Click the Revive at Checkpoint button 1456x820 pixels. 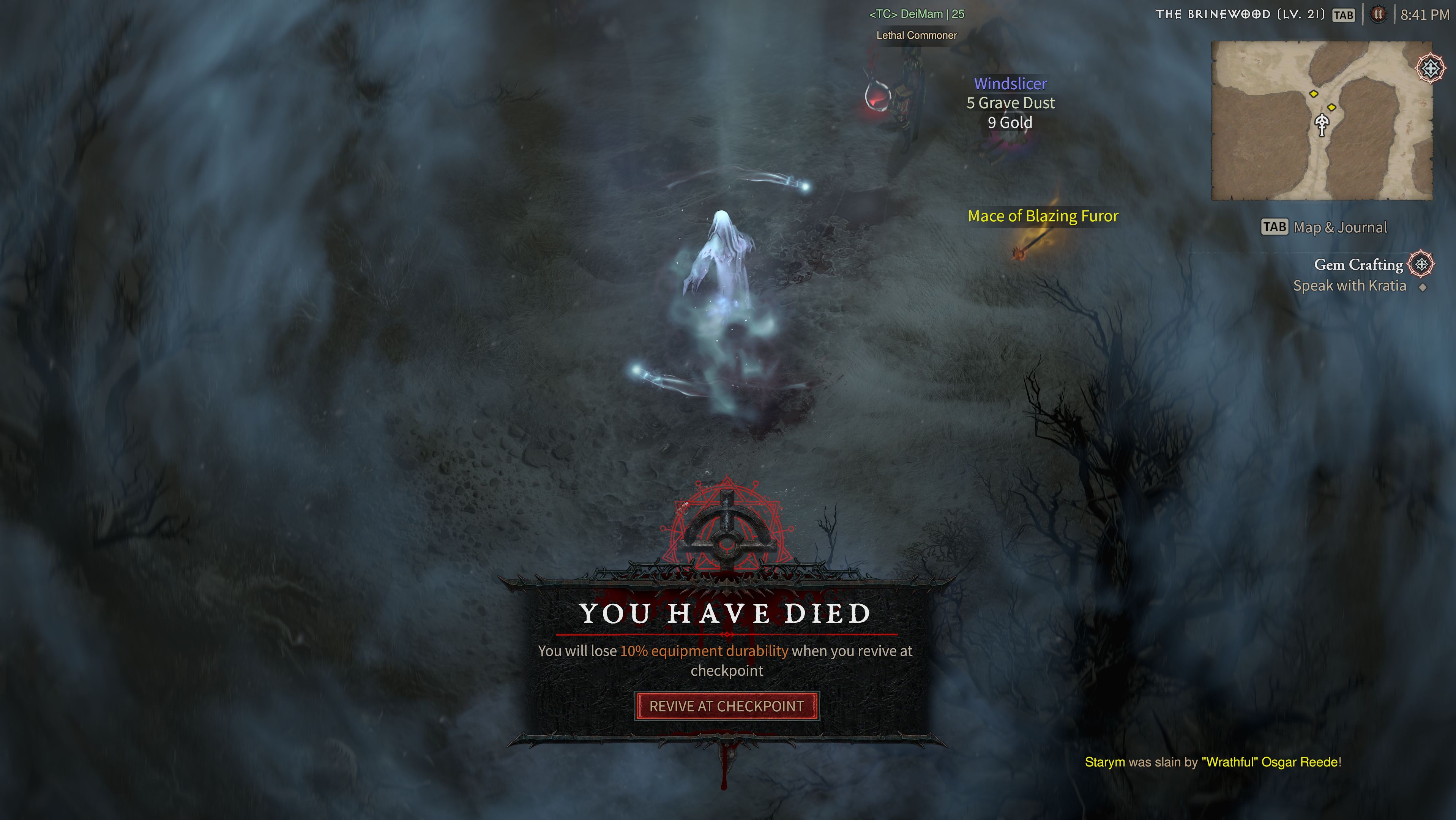click(x=727, y=706)
